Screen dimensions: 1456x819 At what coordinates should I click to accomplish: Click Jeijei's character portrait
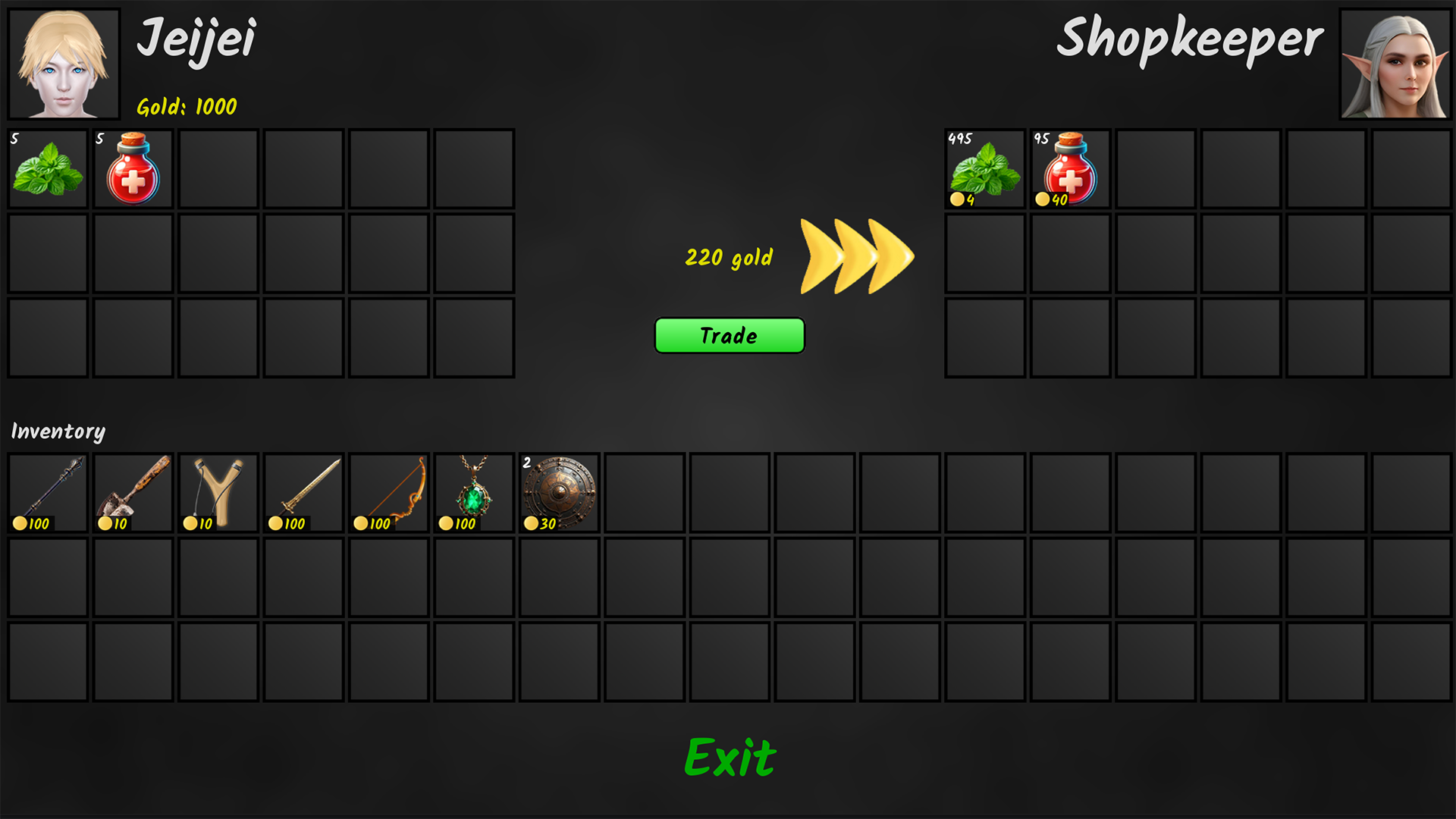(x=64, y=62)
